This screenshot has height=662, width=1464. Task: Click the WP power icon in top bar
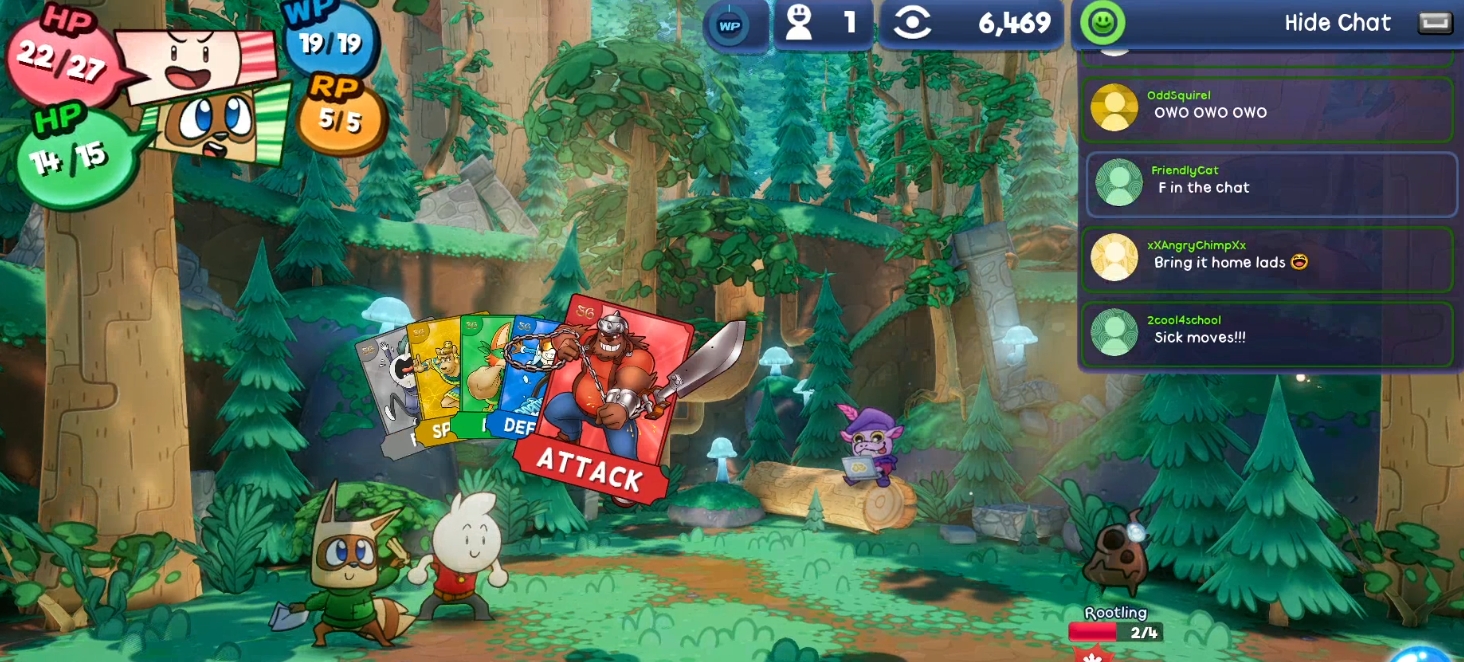[x=730, y=26]
